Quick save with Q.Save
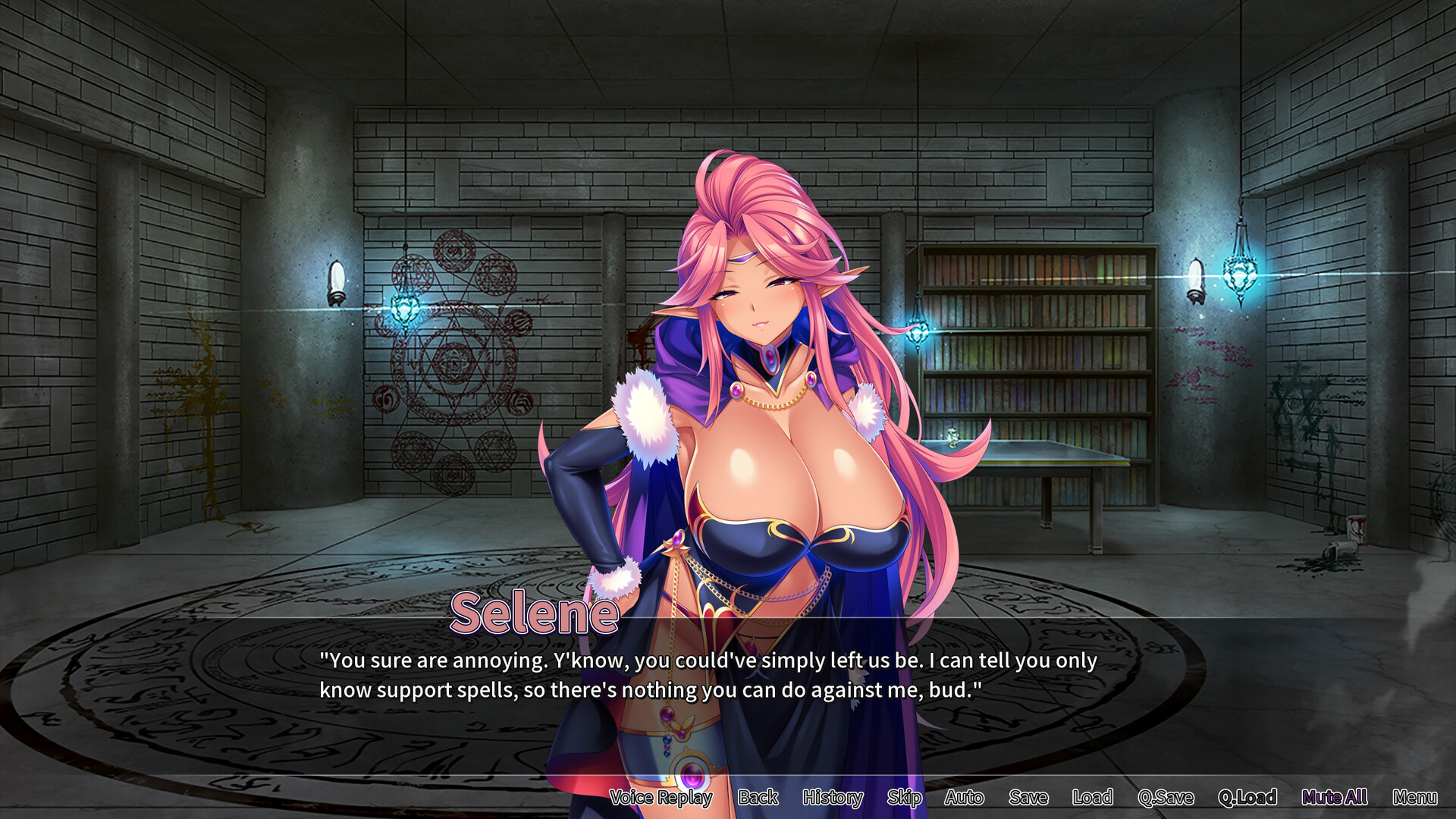1456x819 pixels. [x=1166, y=797]
